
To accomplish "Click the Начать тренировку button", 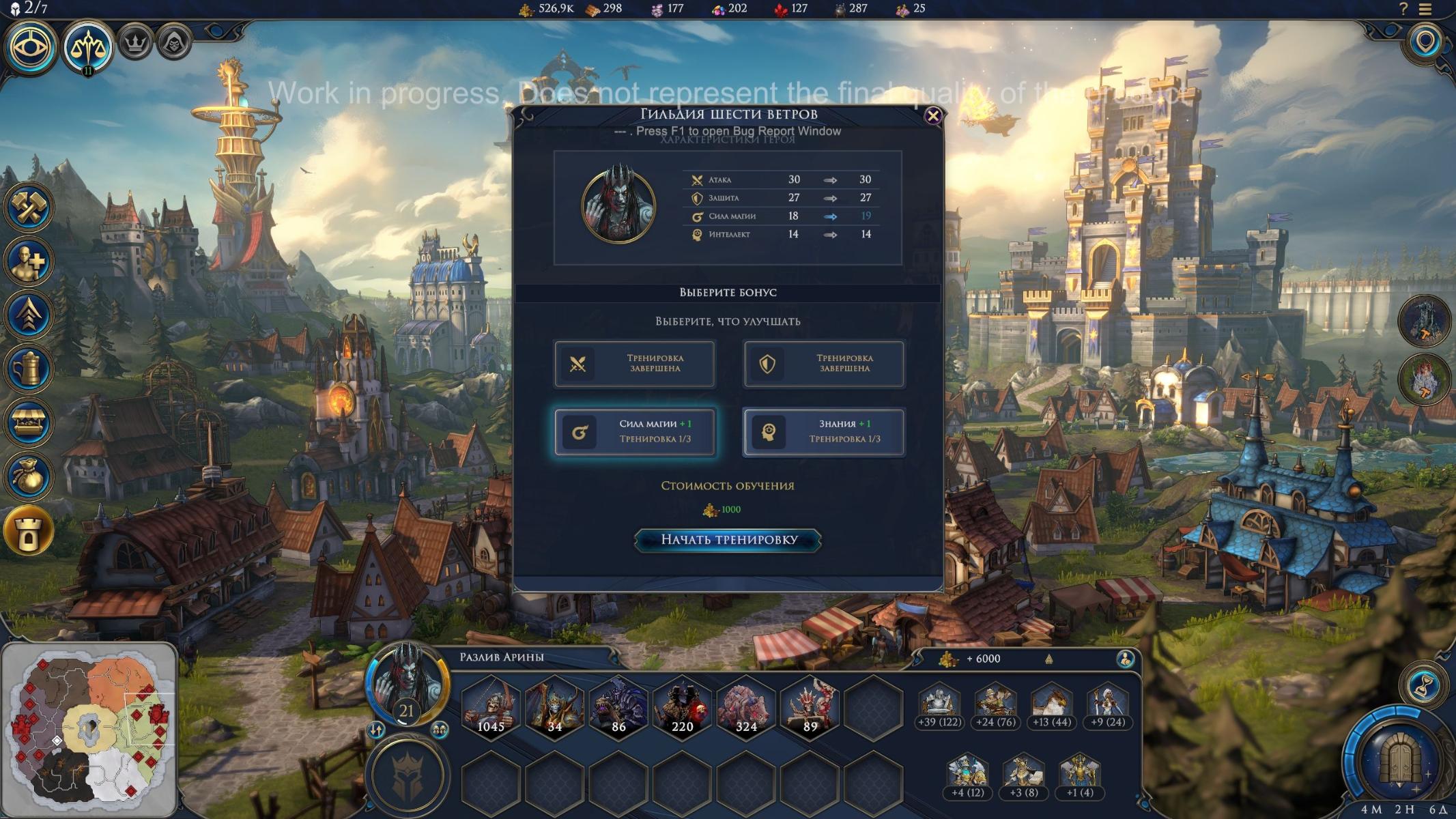I will 728,540.
